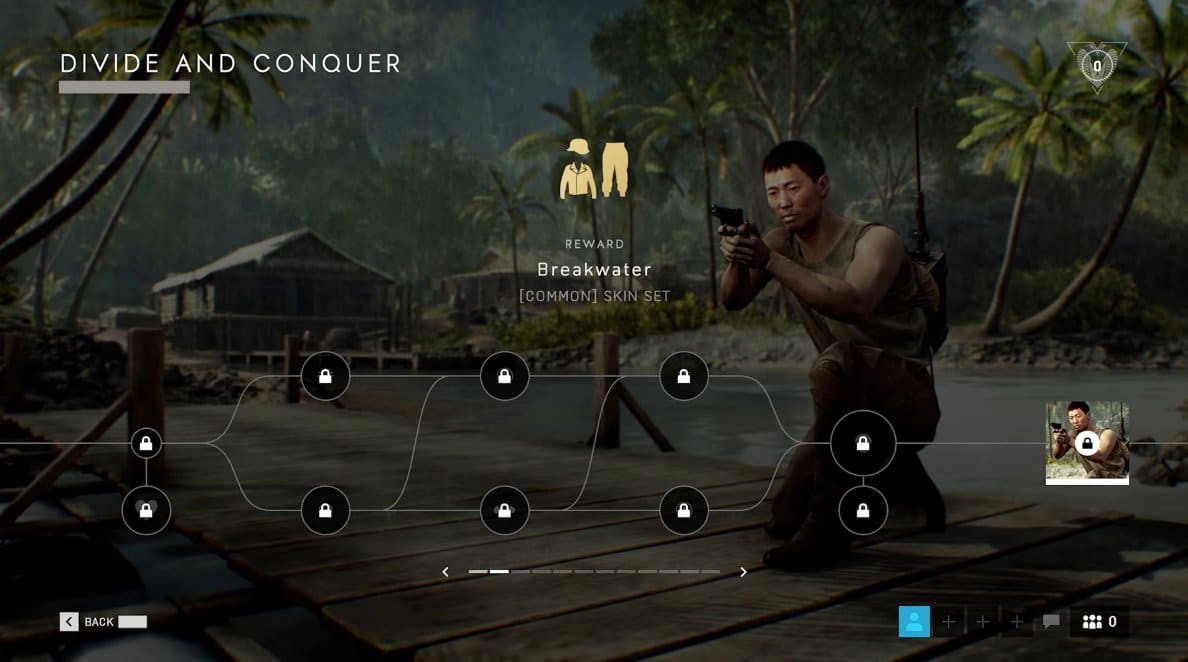Show the previous chapter page with left arrow

coord(446,572)
